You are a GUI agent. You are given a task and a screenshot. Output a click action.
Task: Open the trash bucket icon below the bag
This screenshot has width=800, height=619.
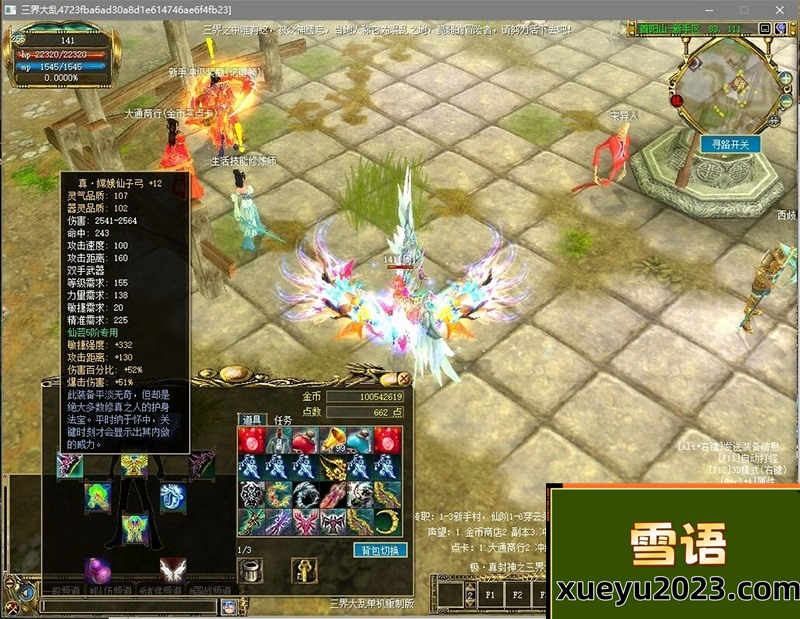(x=252, y=570)
